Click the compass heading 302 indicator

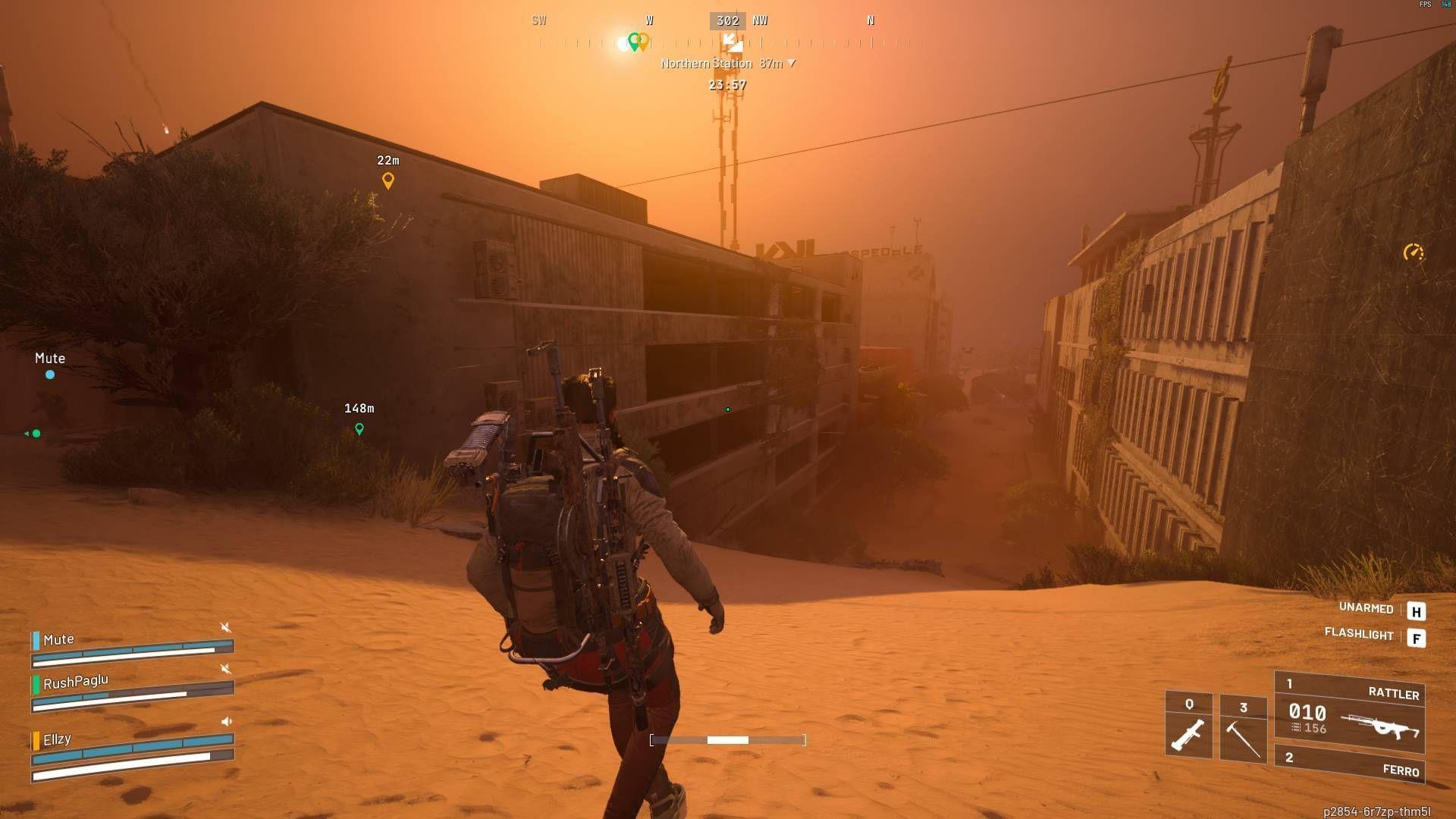click(x=727, y=21)
